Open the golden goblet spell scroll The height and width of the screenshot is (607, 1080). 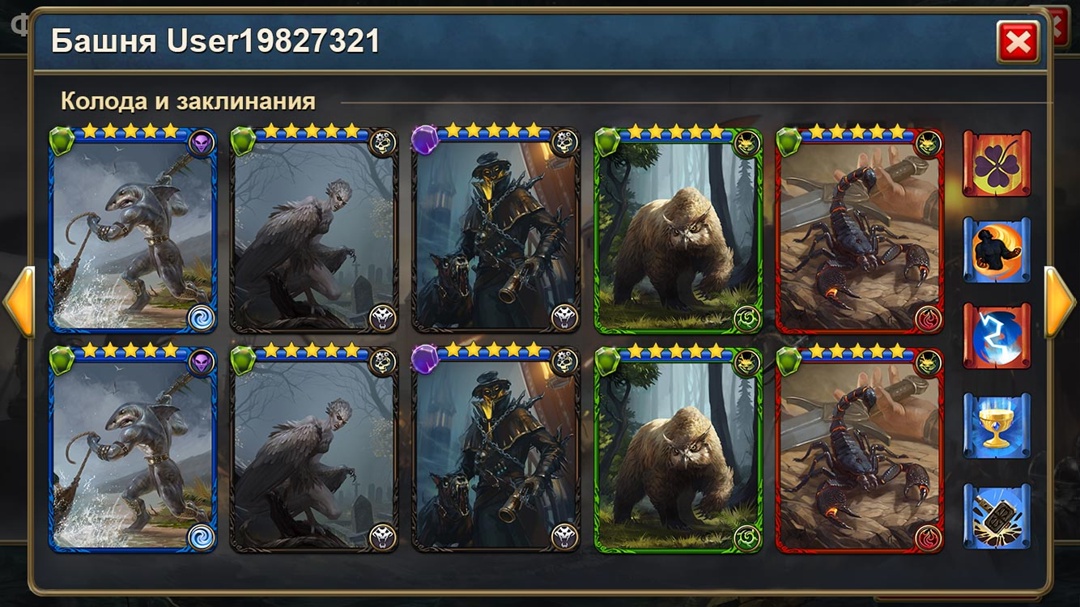click(x=996, y=426)
